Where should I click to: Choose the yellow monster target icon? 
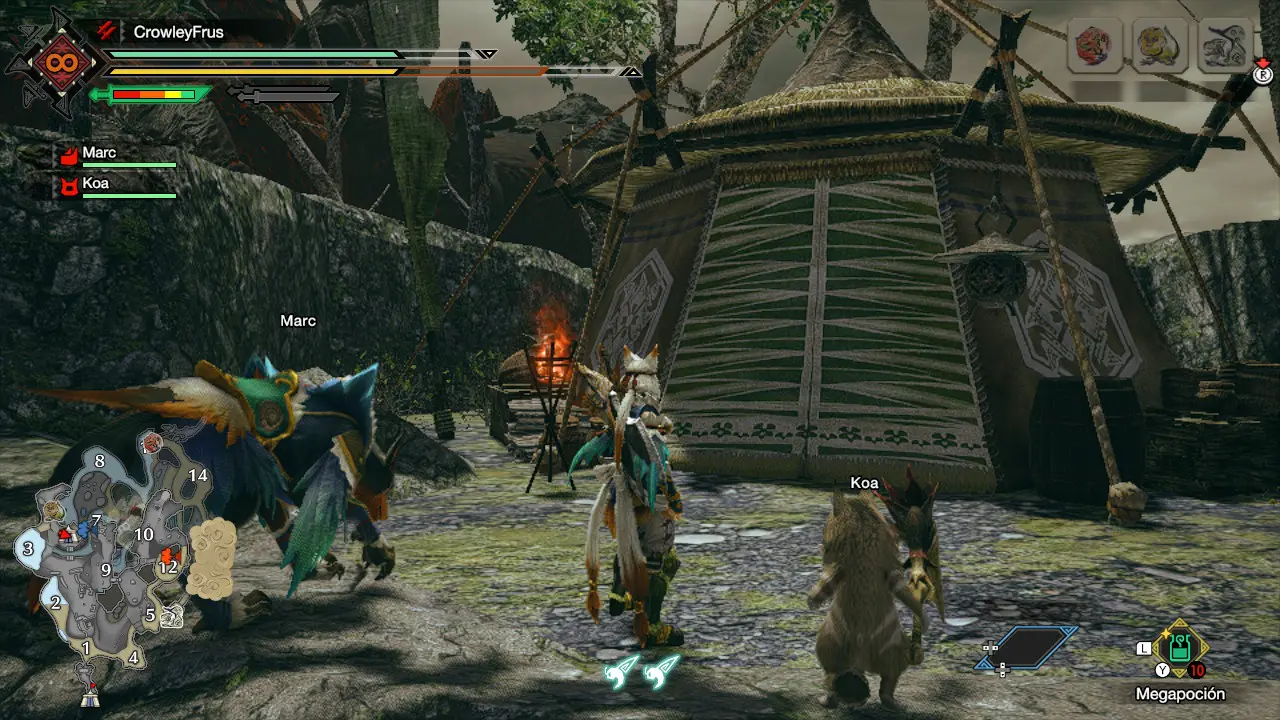[x=1159, y=46]
